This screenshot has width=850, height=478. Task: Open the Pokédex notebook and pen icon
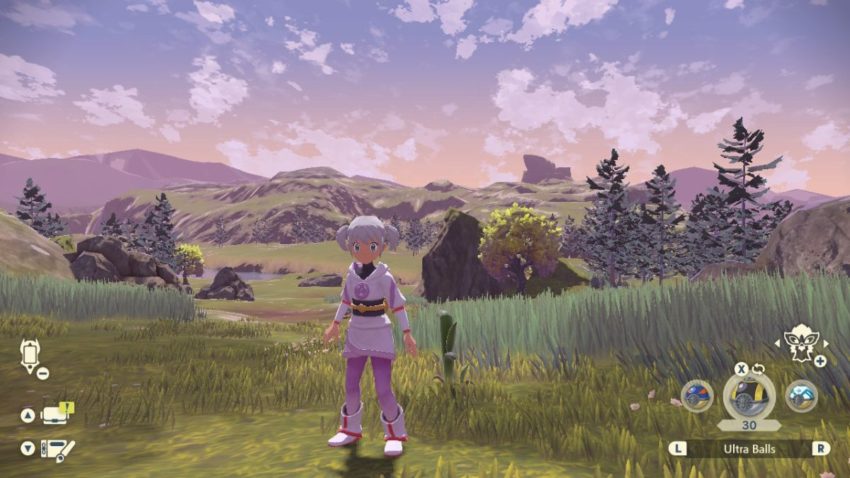tap(56, 449)
